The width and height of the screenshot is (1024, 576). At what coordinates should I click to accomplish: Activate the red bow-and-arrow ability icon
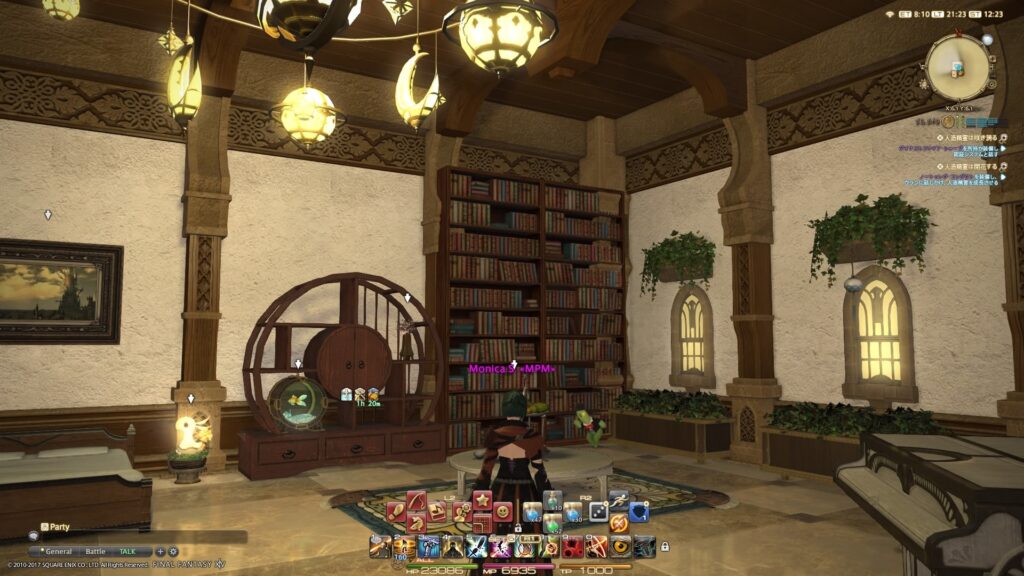tap(596, 546)
